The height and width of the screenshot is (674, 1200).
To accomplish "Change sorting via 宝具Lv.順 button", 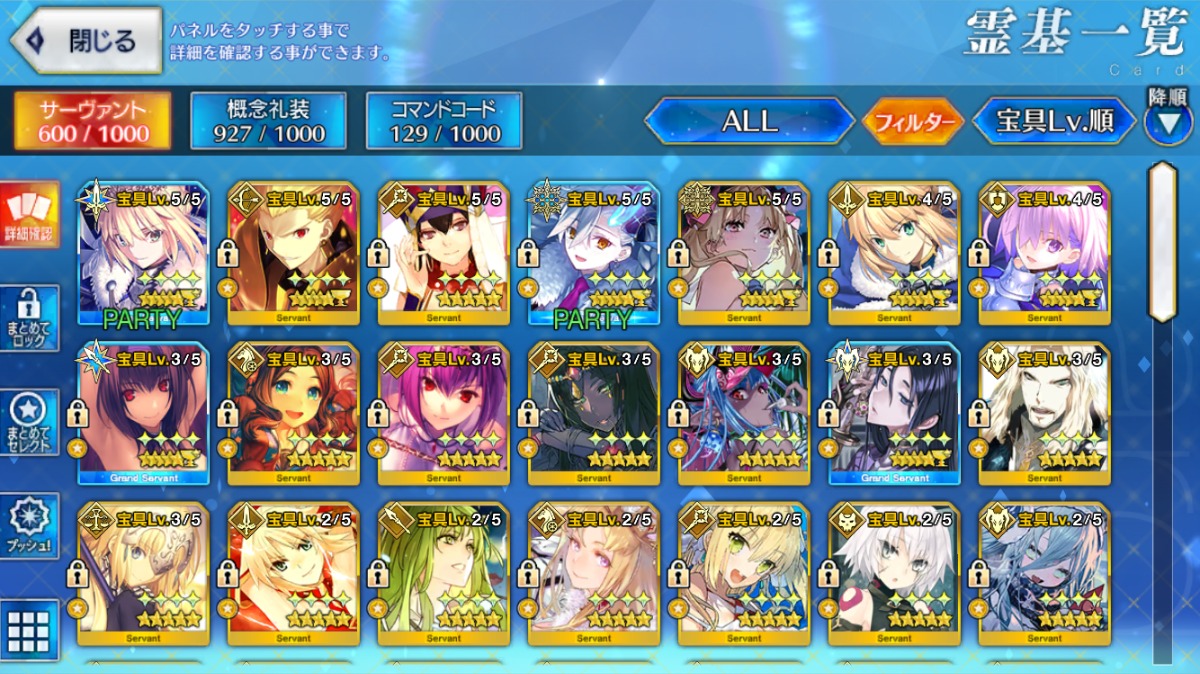I will coord(1054,122).
